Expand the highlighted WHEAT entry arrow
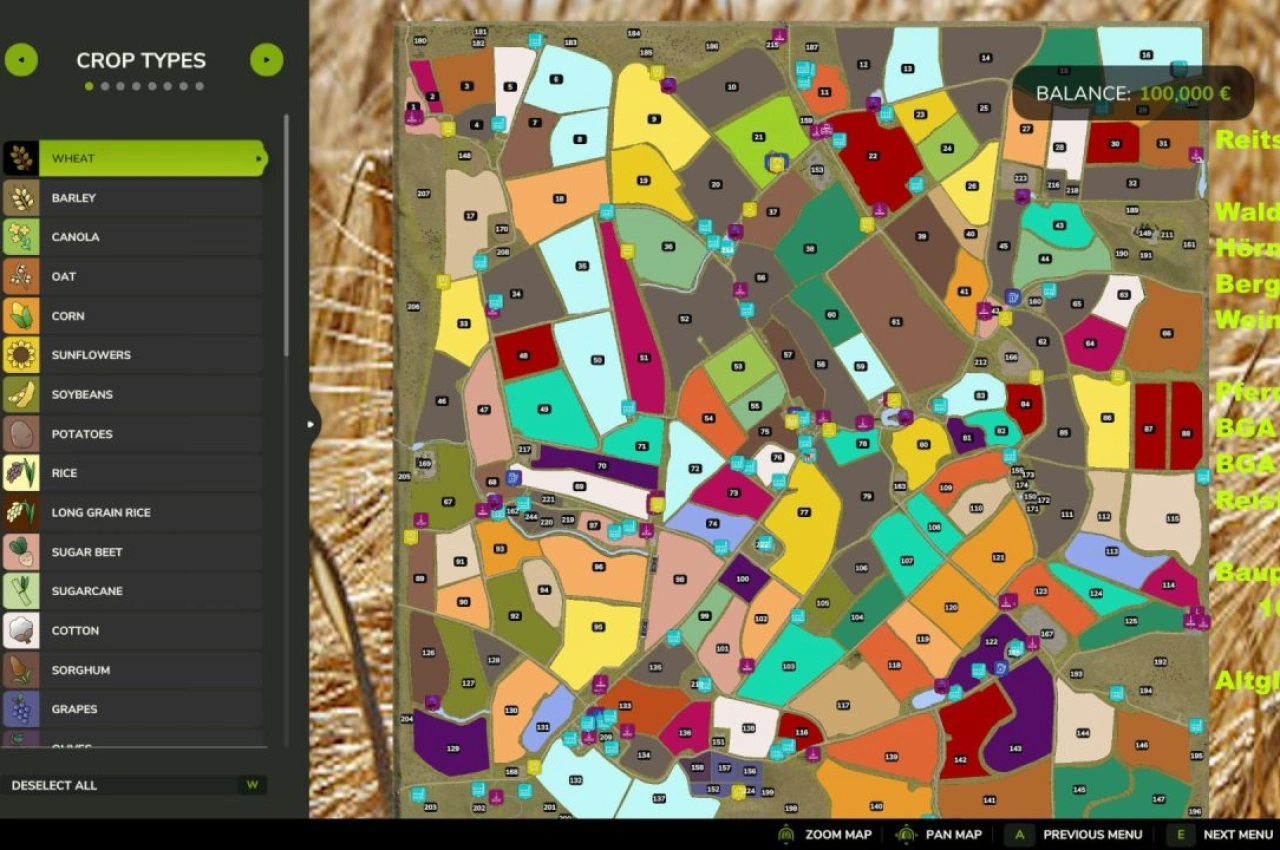 pyautogui.click(x=258, y=158)
